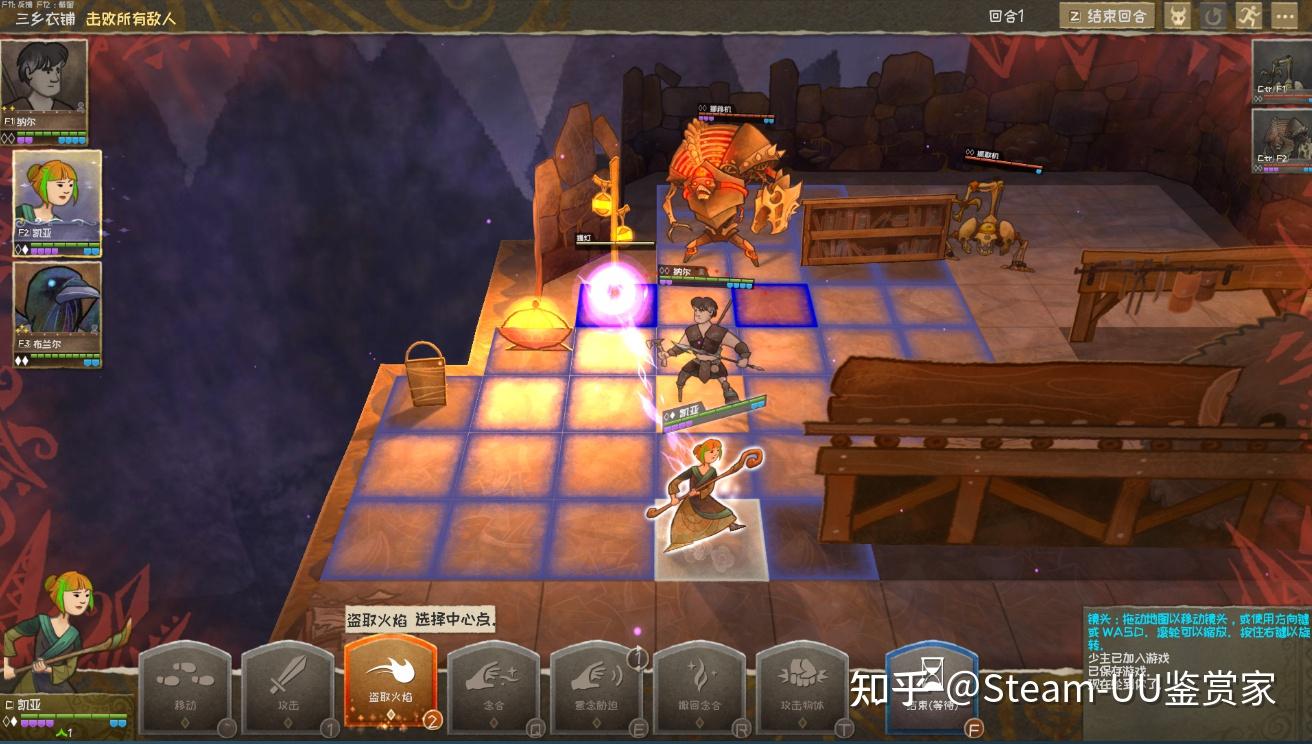Click the circular arrow undo button
Screen dimensions: 1312x744
(1213, 16)
